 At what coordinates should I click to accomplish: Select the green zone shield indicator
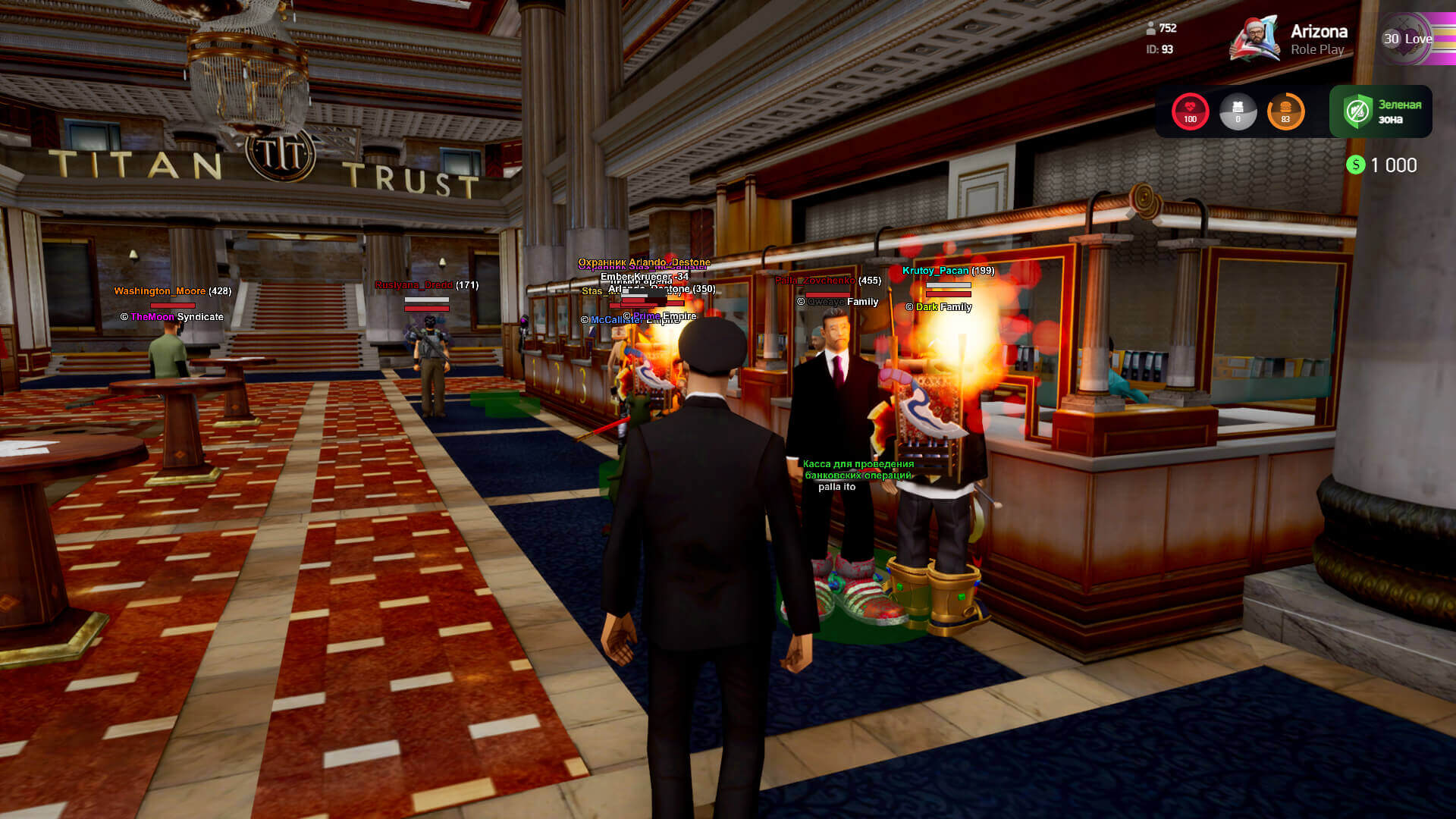(1357, 111)
